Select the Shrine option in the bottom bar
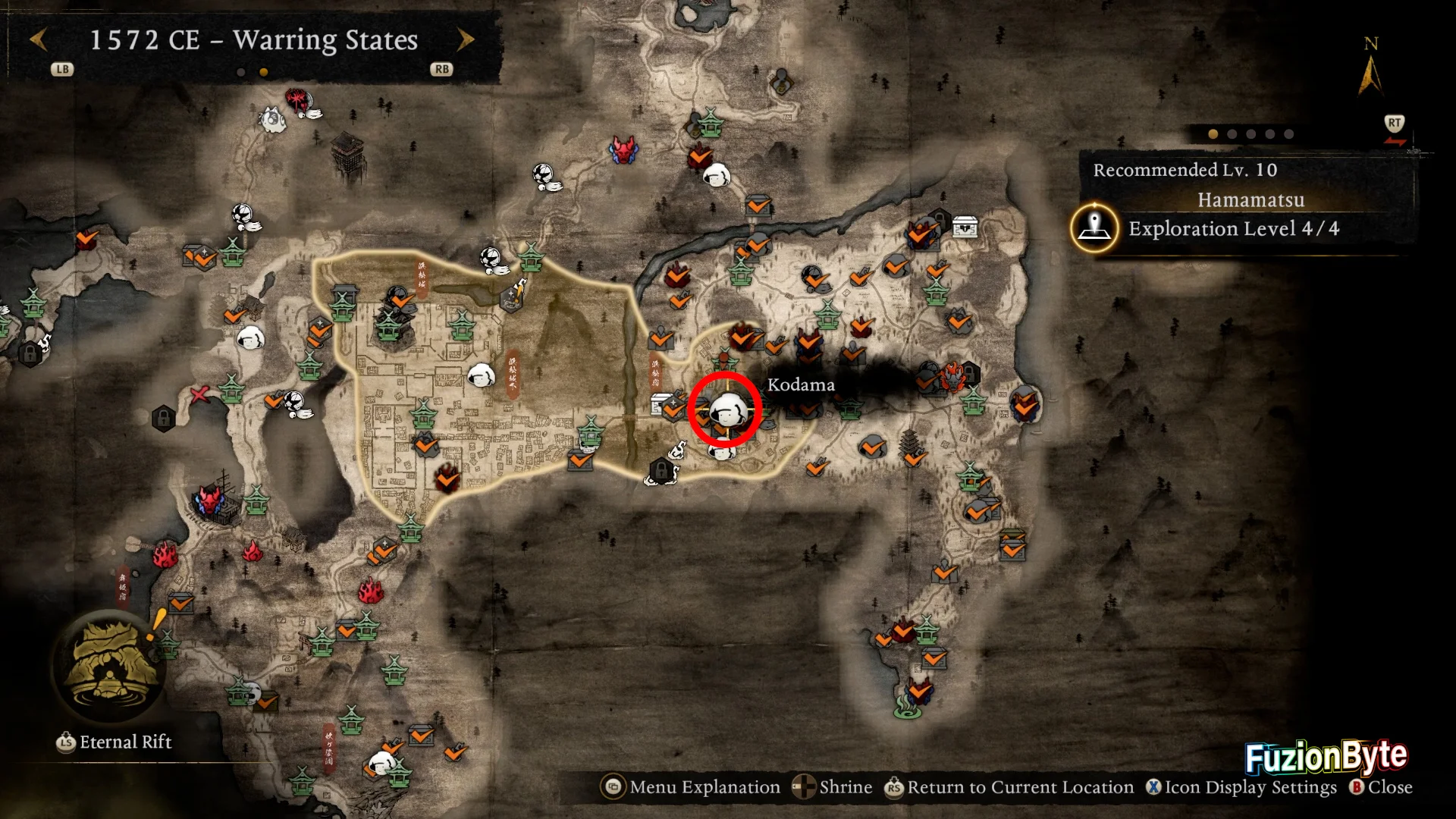 coord(833,787)
